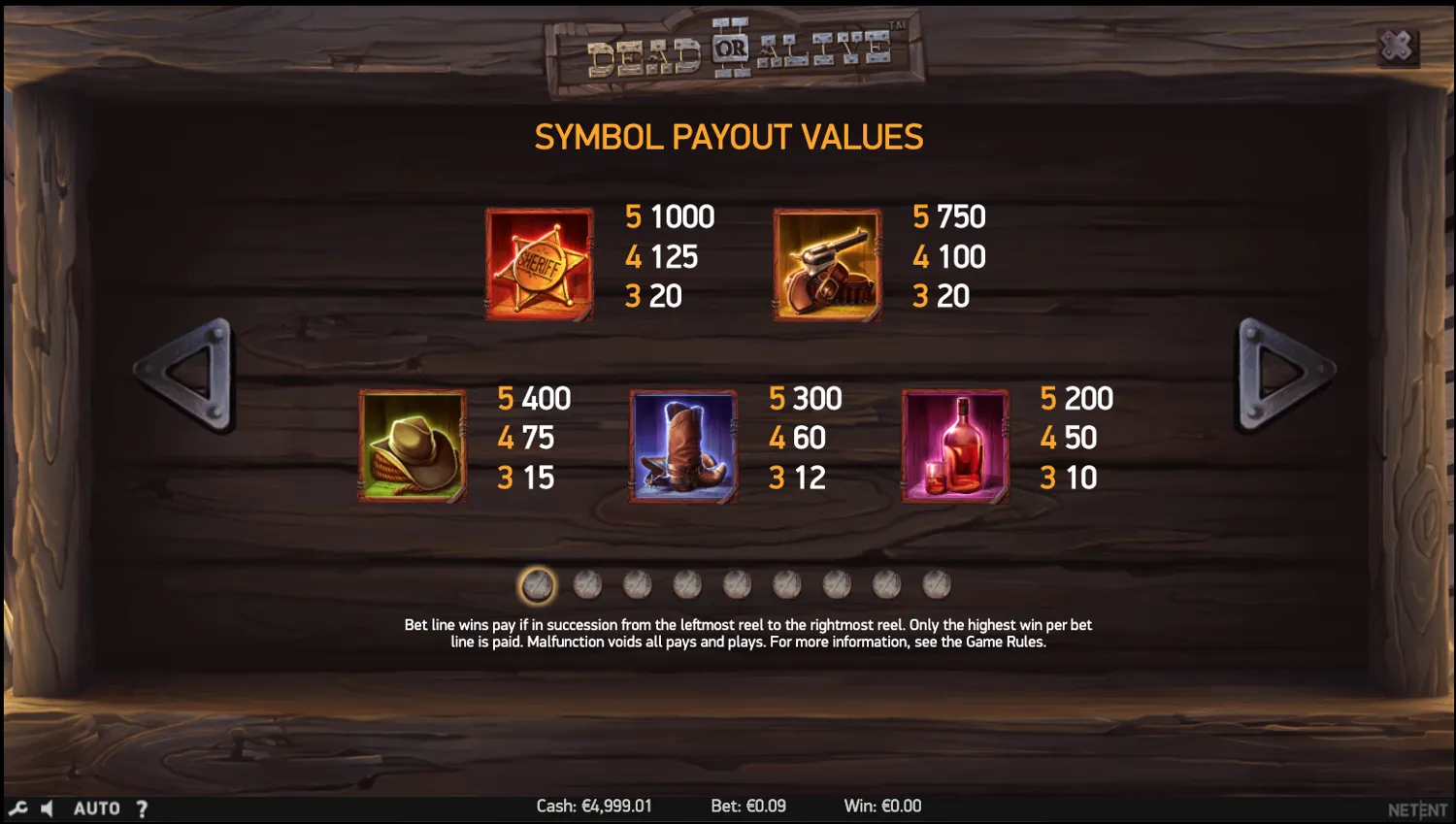Mute the game sound speaker icon
This screenshot has height=824, width=1456.
[x=47, y=807]
